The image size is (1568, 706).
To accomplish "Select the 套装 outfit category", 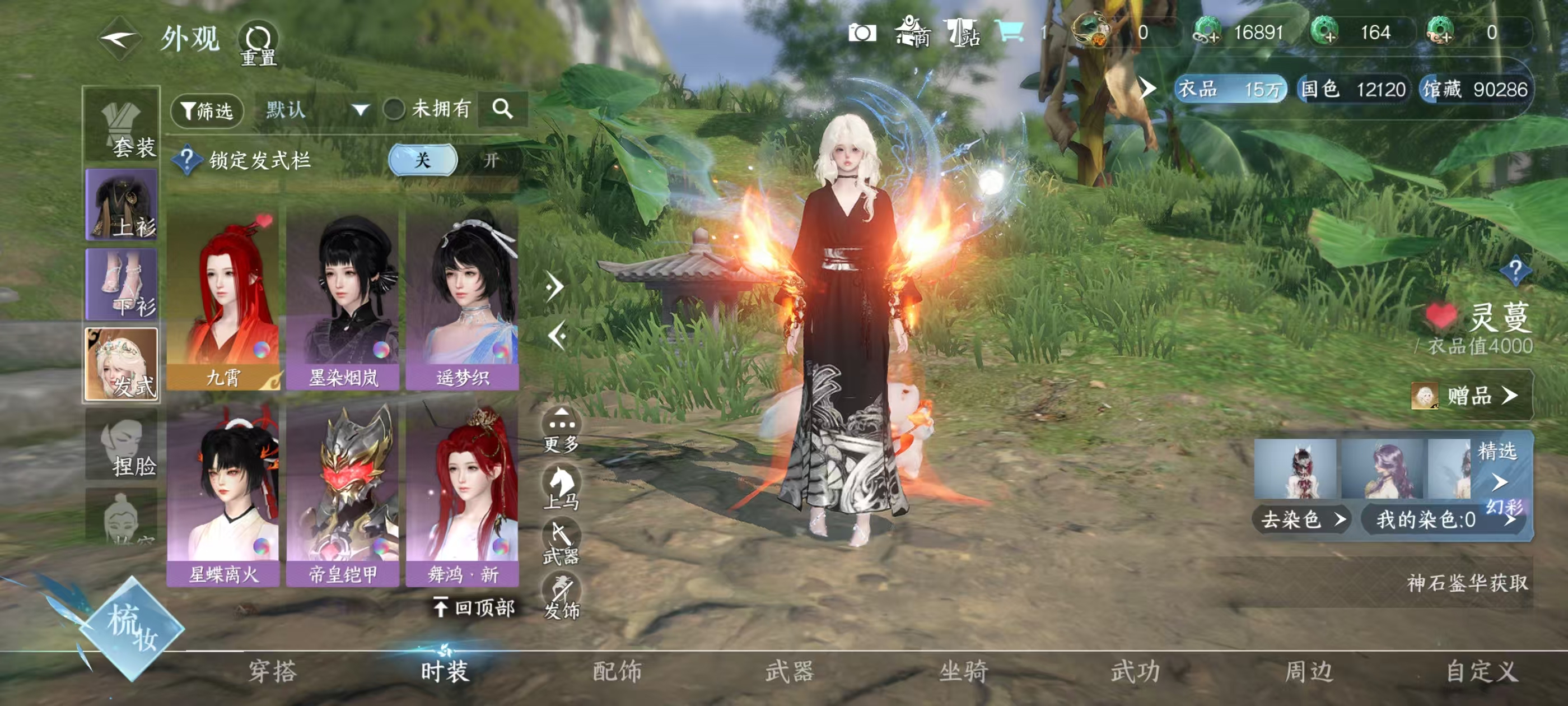I will click(122, 126).
